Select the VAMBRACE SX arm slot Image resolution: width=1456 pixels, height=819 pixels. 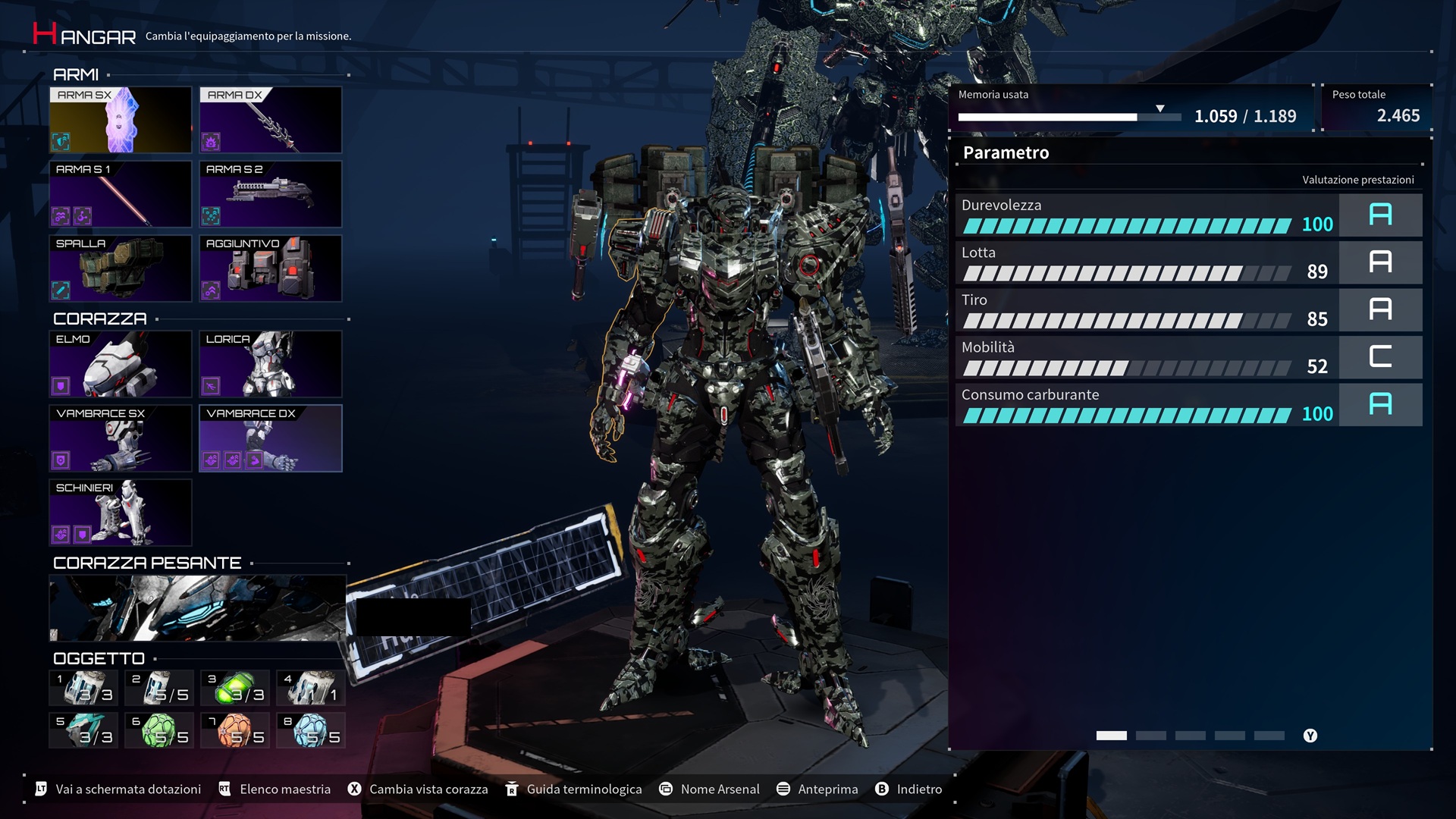pyautogui.click(x=120, y=438)
